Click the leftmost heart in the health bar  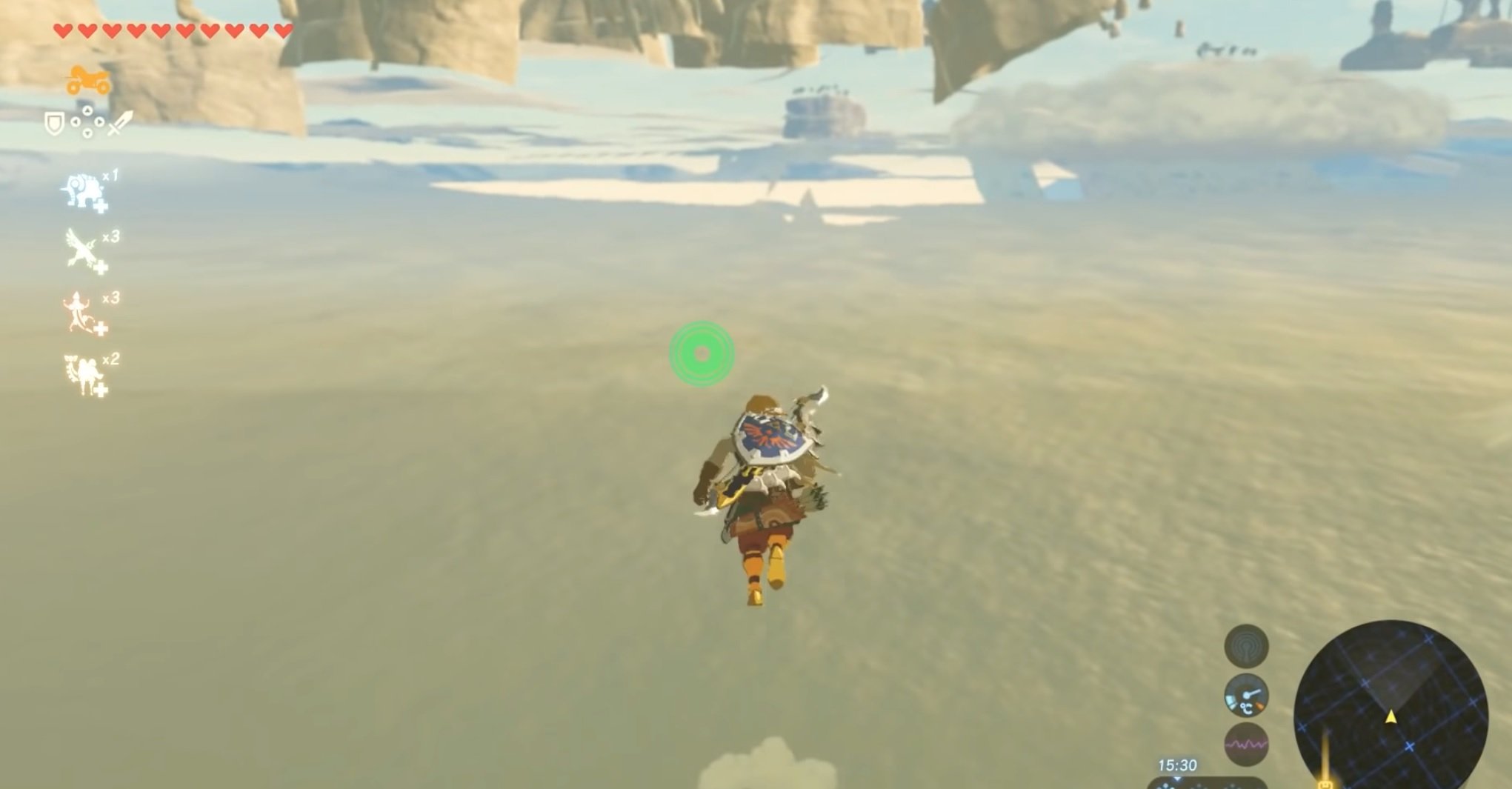[x=62, y=31]
